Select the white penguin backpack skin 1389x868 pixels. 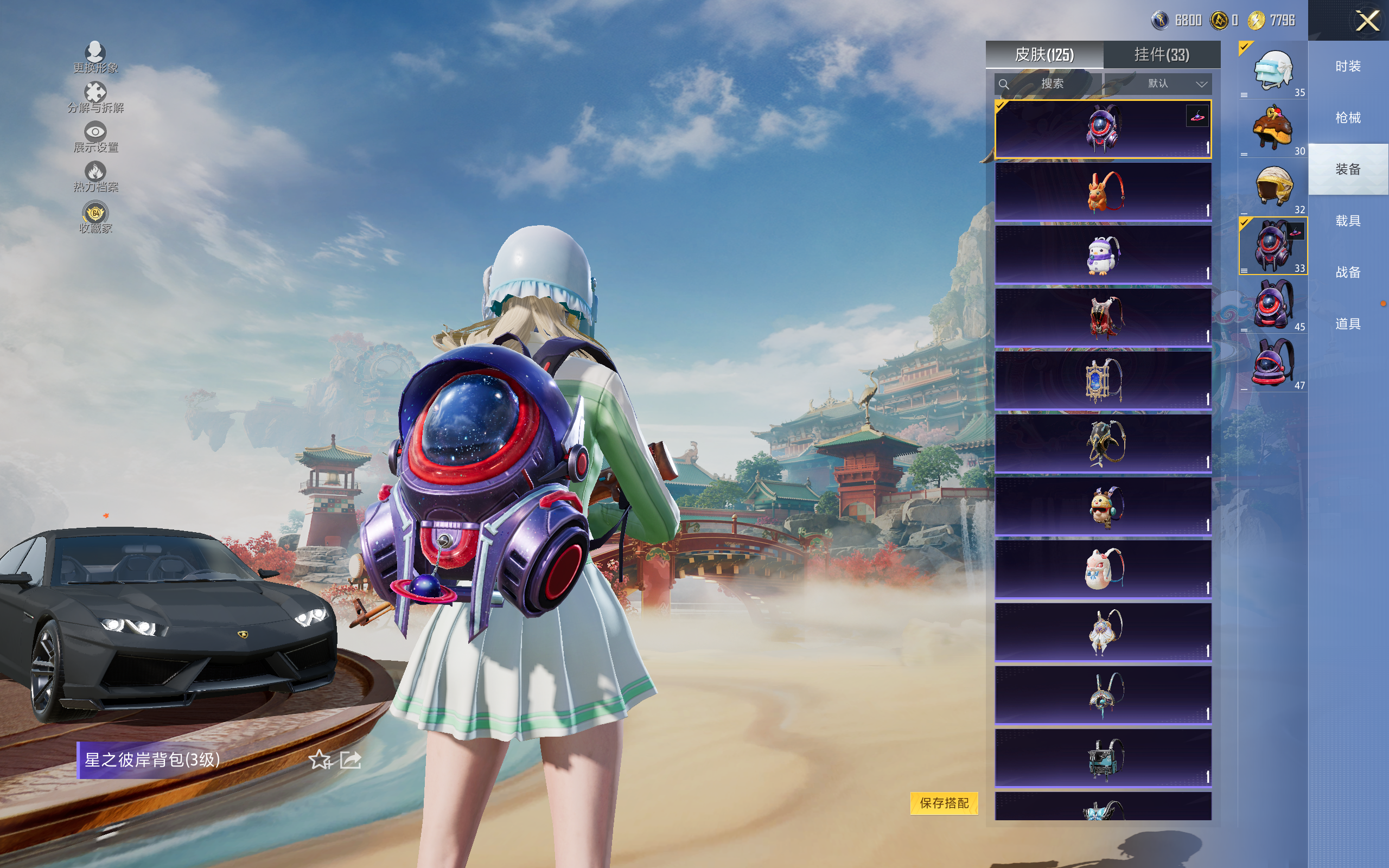click(1103, 255)
